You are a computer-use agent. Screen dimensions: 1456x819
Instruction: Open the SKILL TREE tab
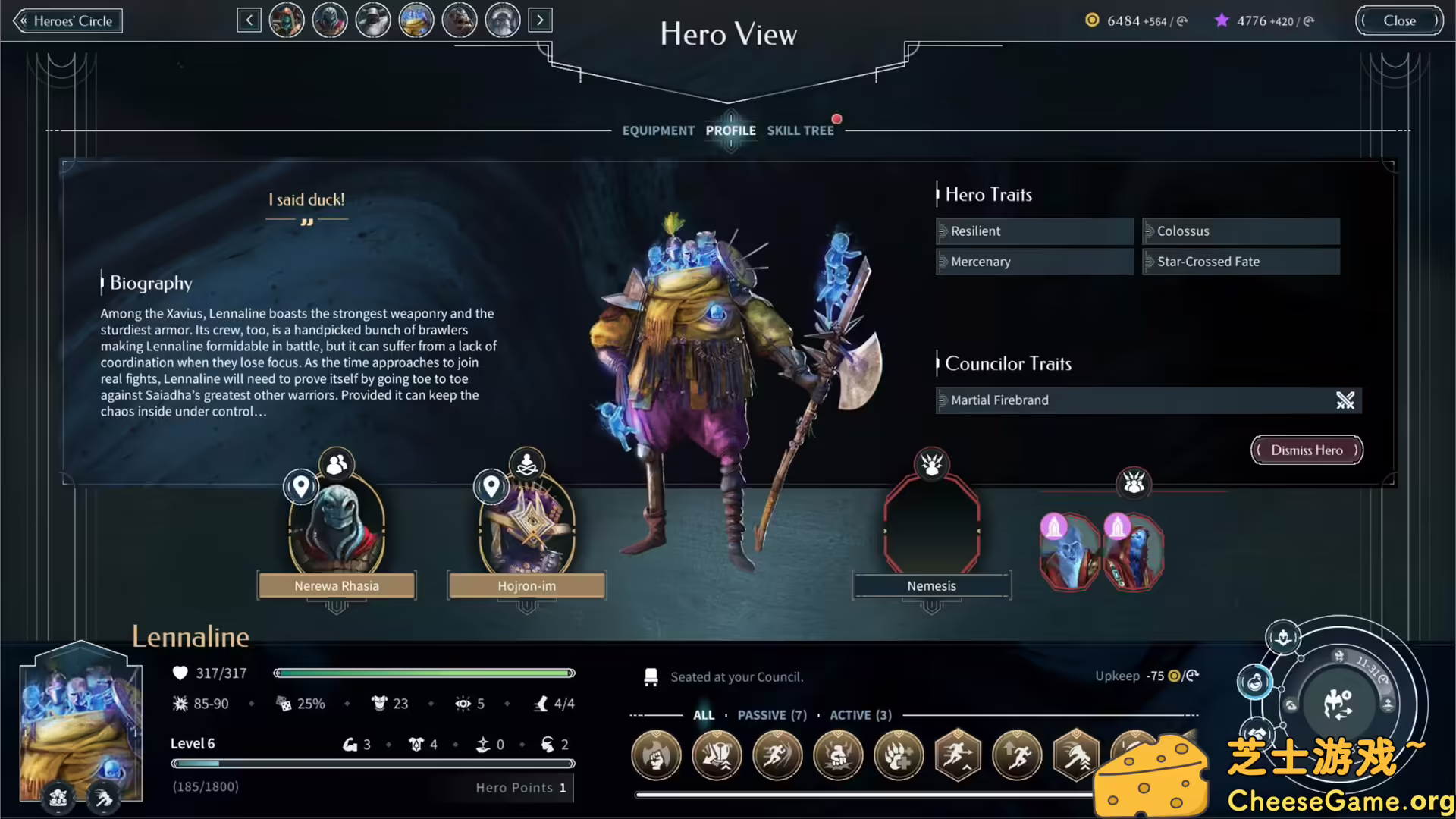click(800, 130)
